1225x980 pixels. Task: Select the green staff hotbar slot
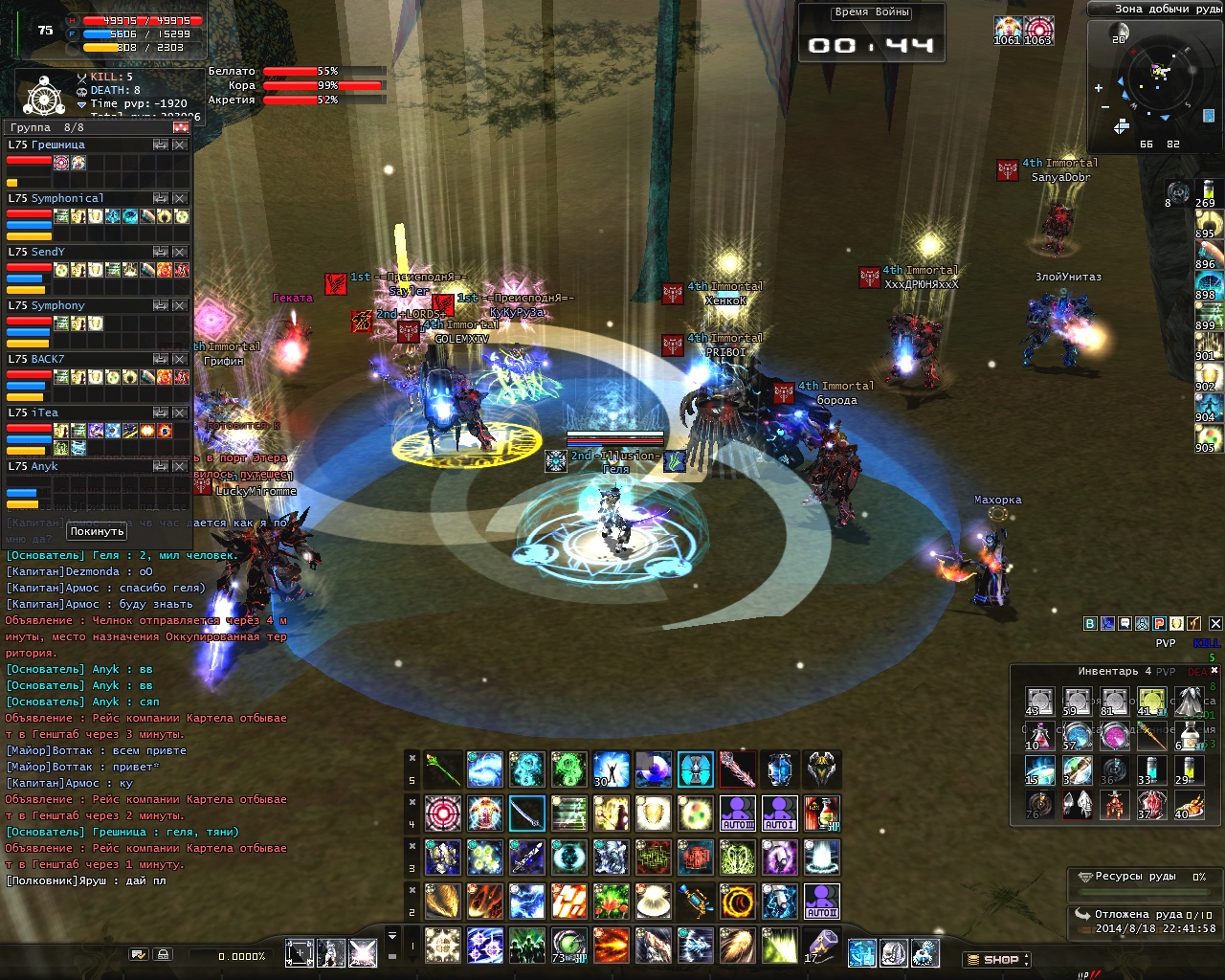click(442, 769)
